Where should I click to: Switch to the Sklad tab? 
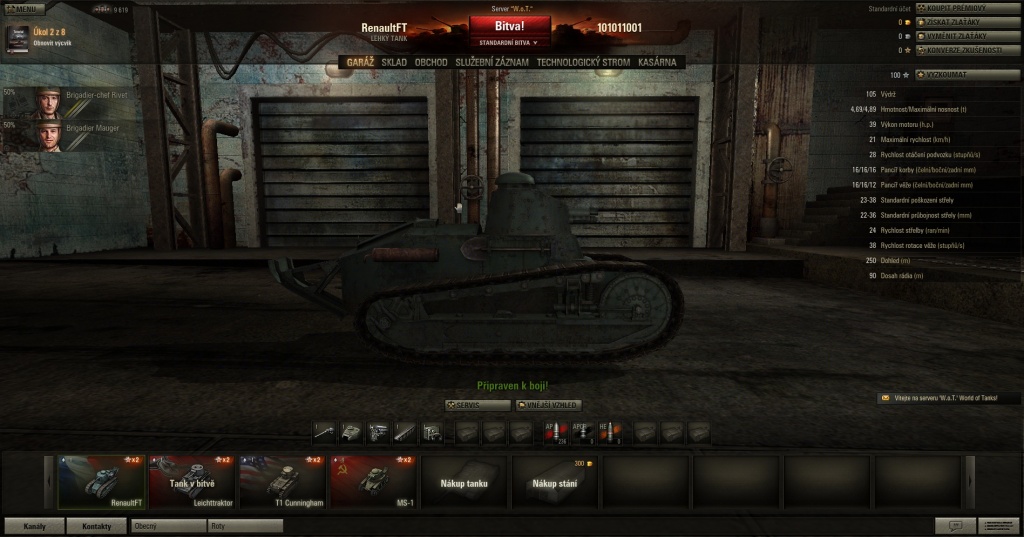394,62
